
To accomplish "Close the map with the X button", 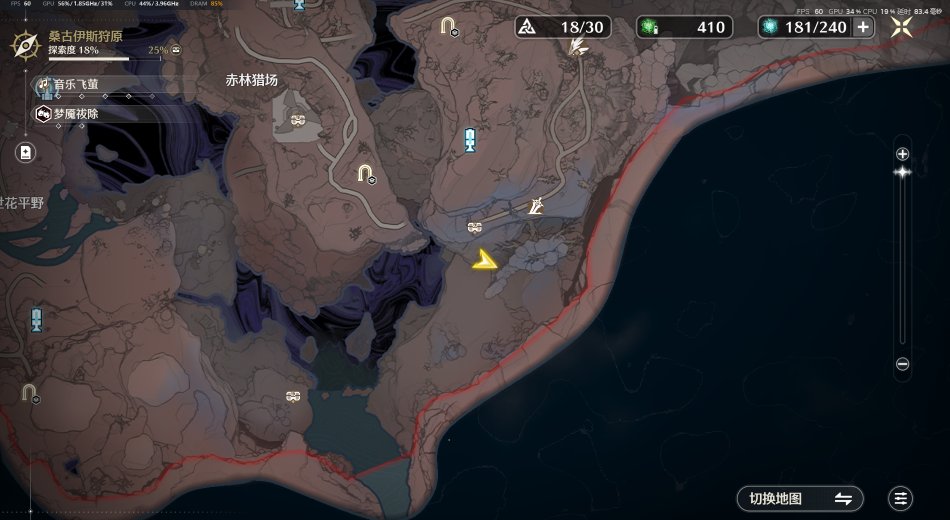I will tap(901, 27).
